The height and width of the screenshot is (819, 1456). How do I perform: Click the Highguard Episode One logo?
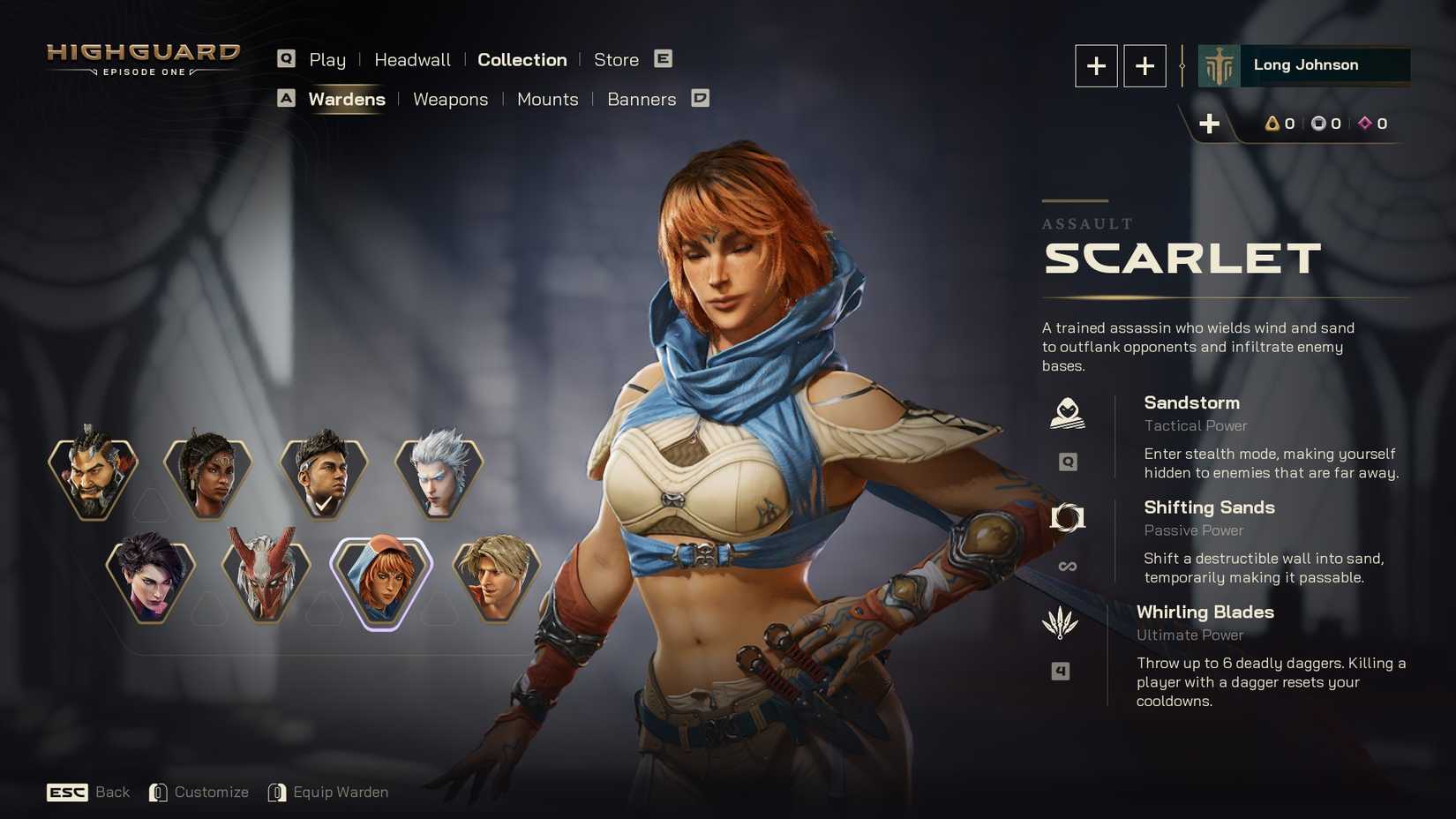pyautogui.click(x=143, y=59)
